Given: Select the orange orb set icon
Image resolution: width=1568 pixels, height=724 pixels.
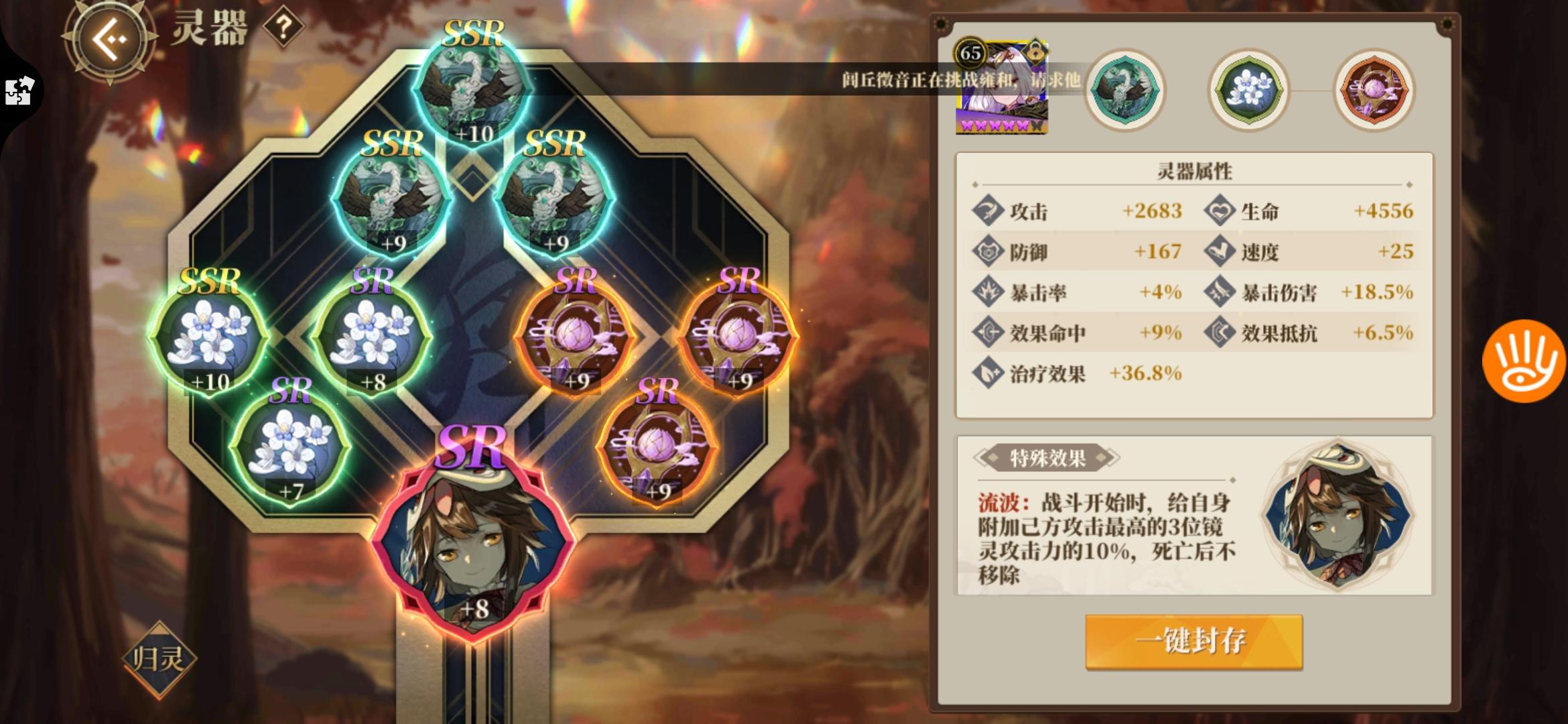Looking at the screenshot, I should tap(1372, 90).
